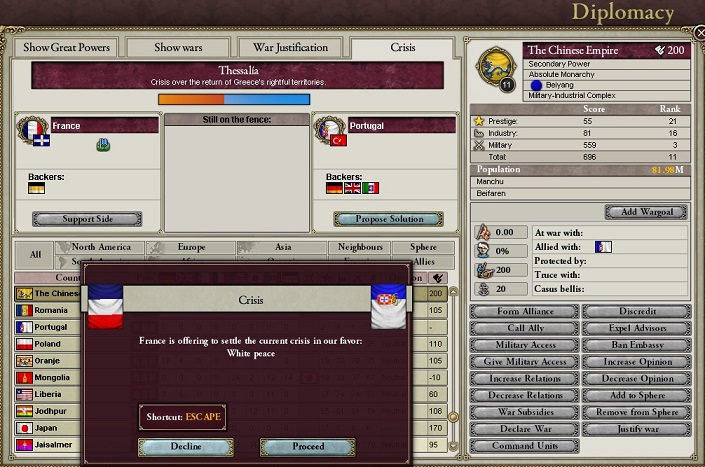Add a Wargoal
The height and width of the screenshot is (467, 705).
click(646, 212)
